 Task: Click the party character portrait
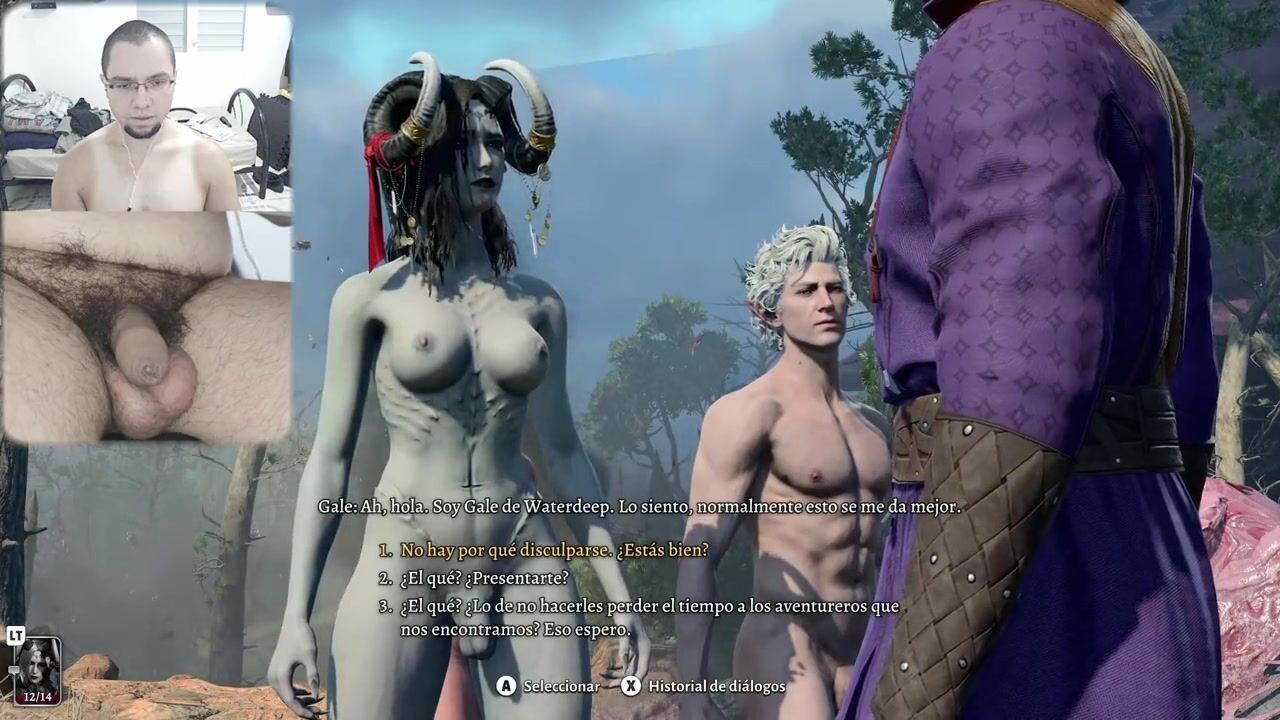[38, 670]
